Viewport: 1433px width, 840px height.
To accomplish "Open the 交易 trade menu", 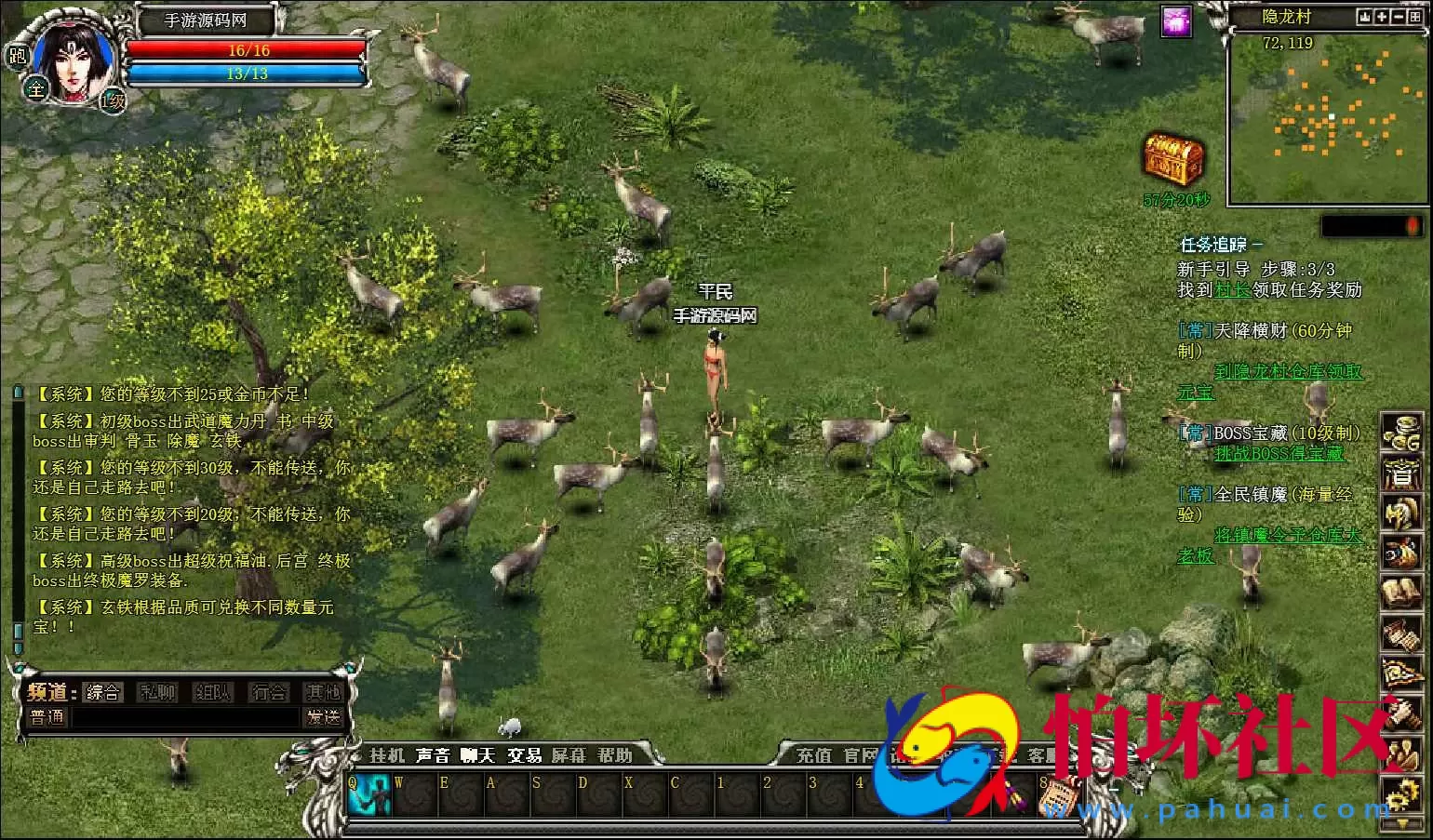I will [x=524, y=755].
